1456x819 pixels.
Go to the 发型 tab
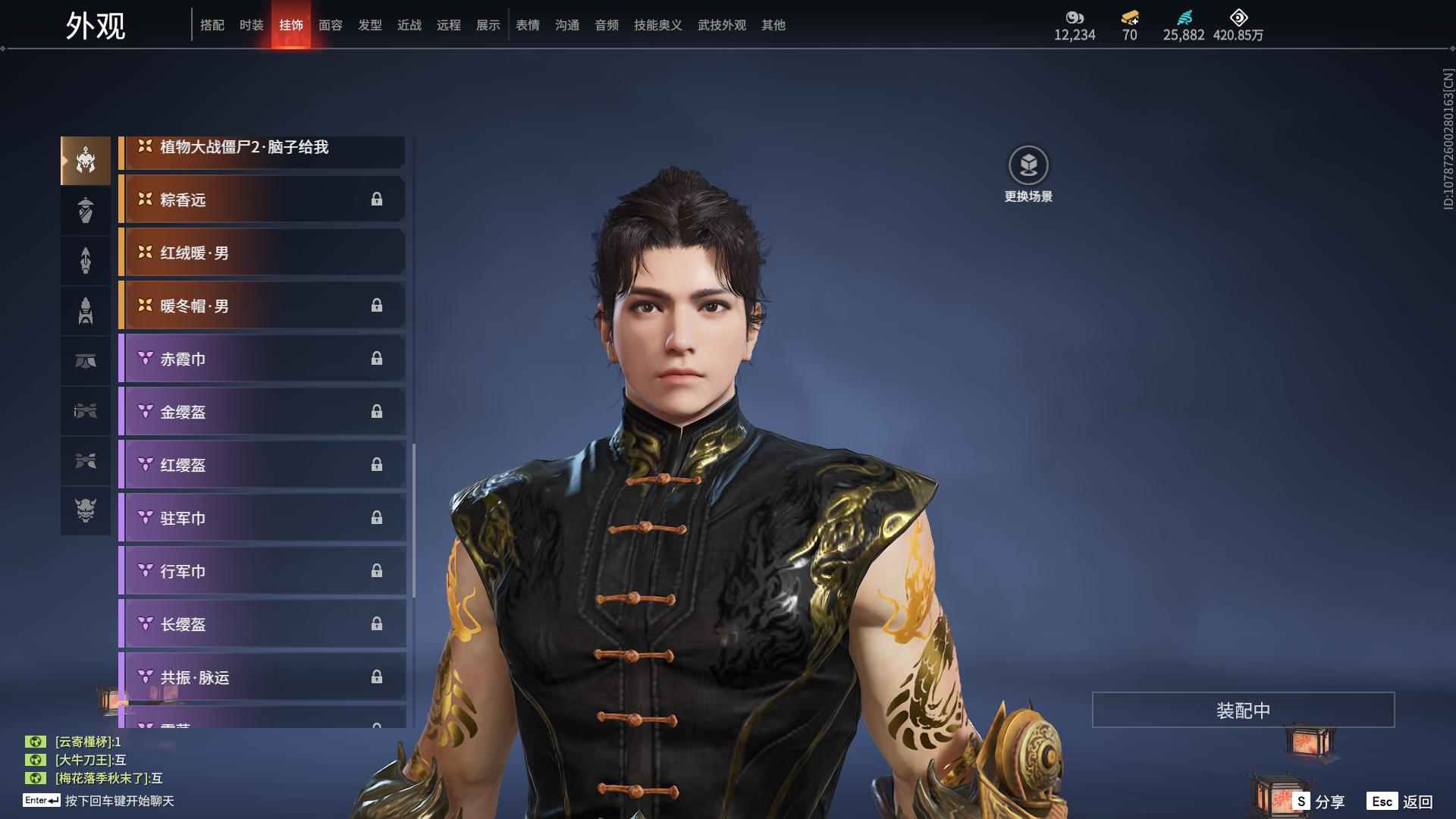(x=369, y=25)
